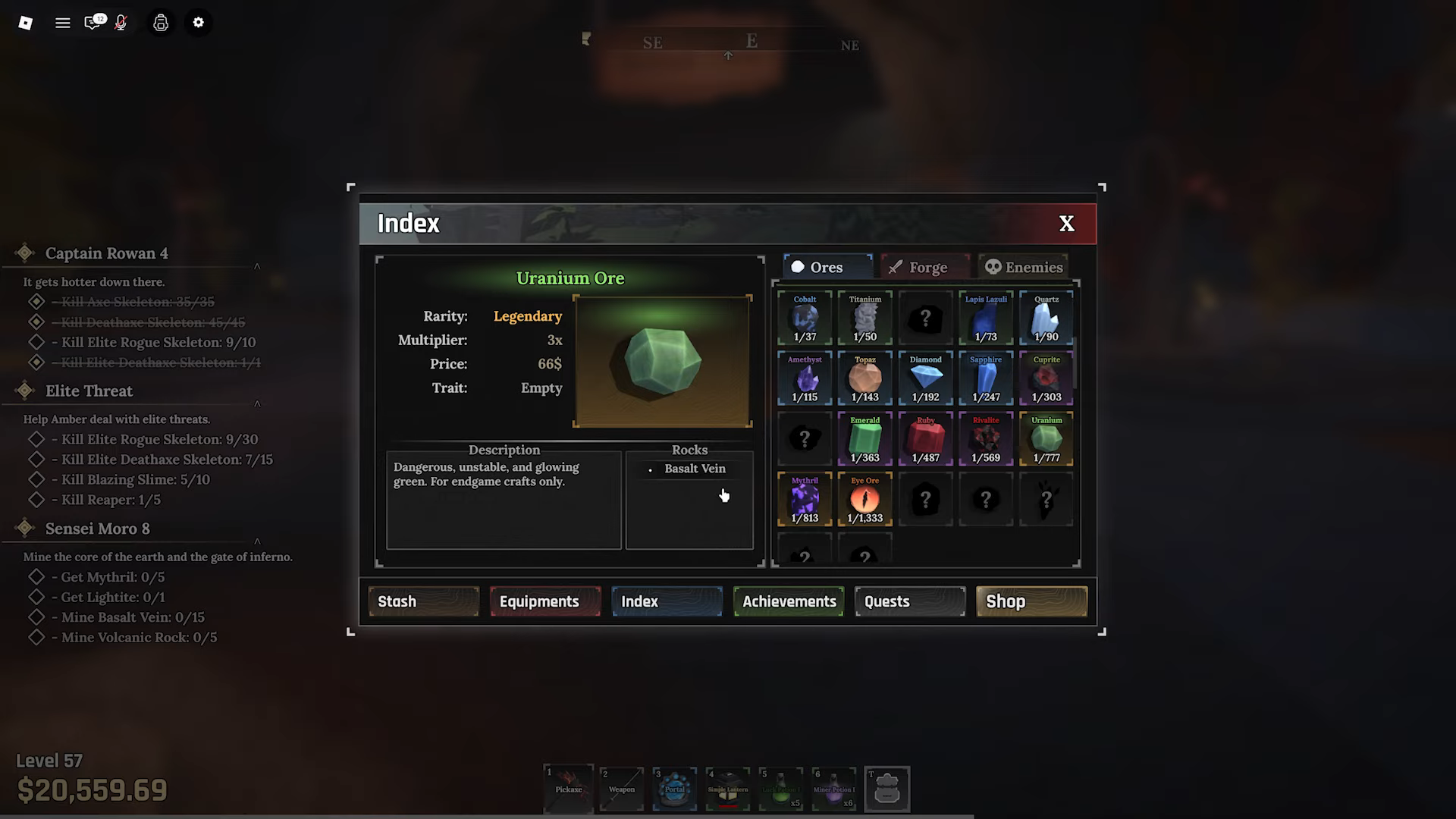
Task: View the Diamond ore entry in the grid
Action: pyautogui.click(x=924, y=378)
